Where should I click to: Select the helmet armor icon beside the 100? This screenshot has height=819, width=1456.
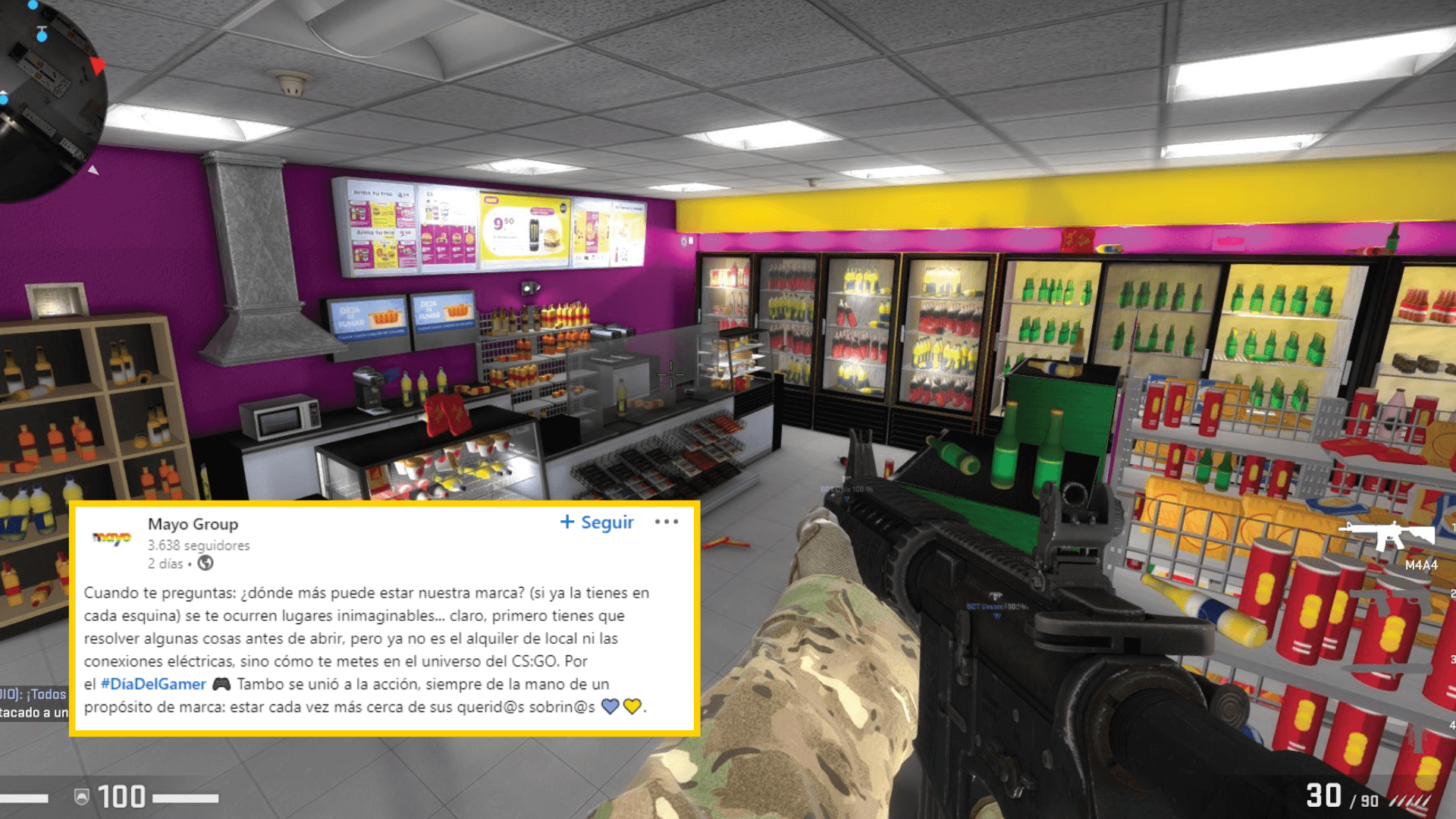(x=81, y=796)
